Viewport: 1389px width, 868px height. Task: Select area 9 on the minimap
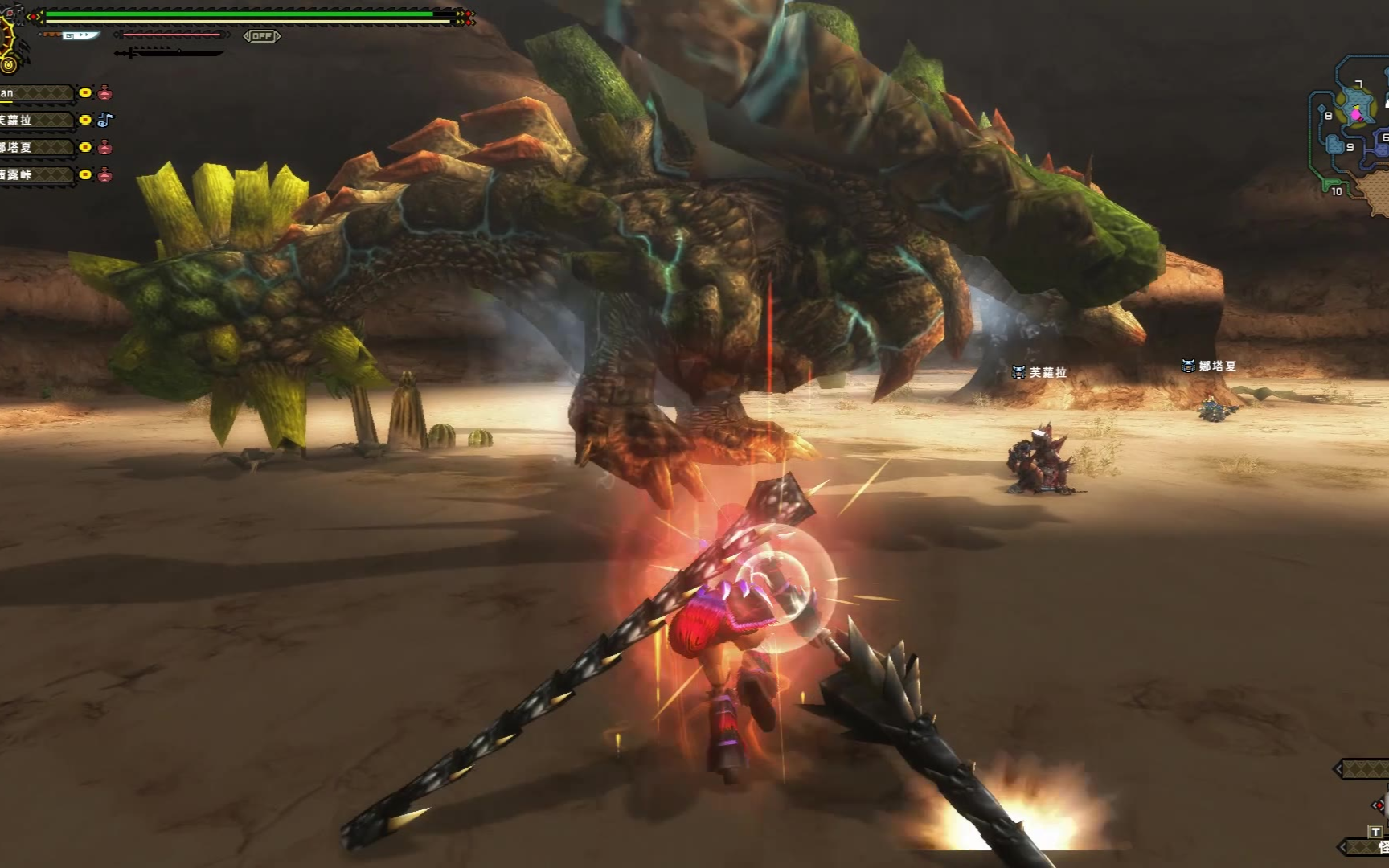coord(1350,147)
